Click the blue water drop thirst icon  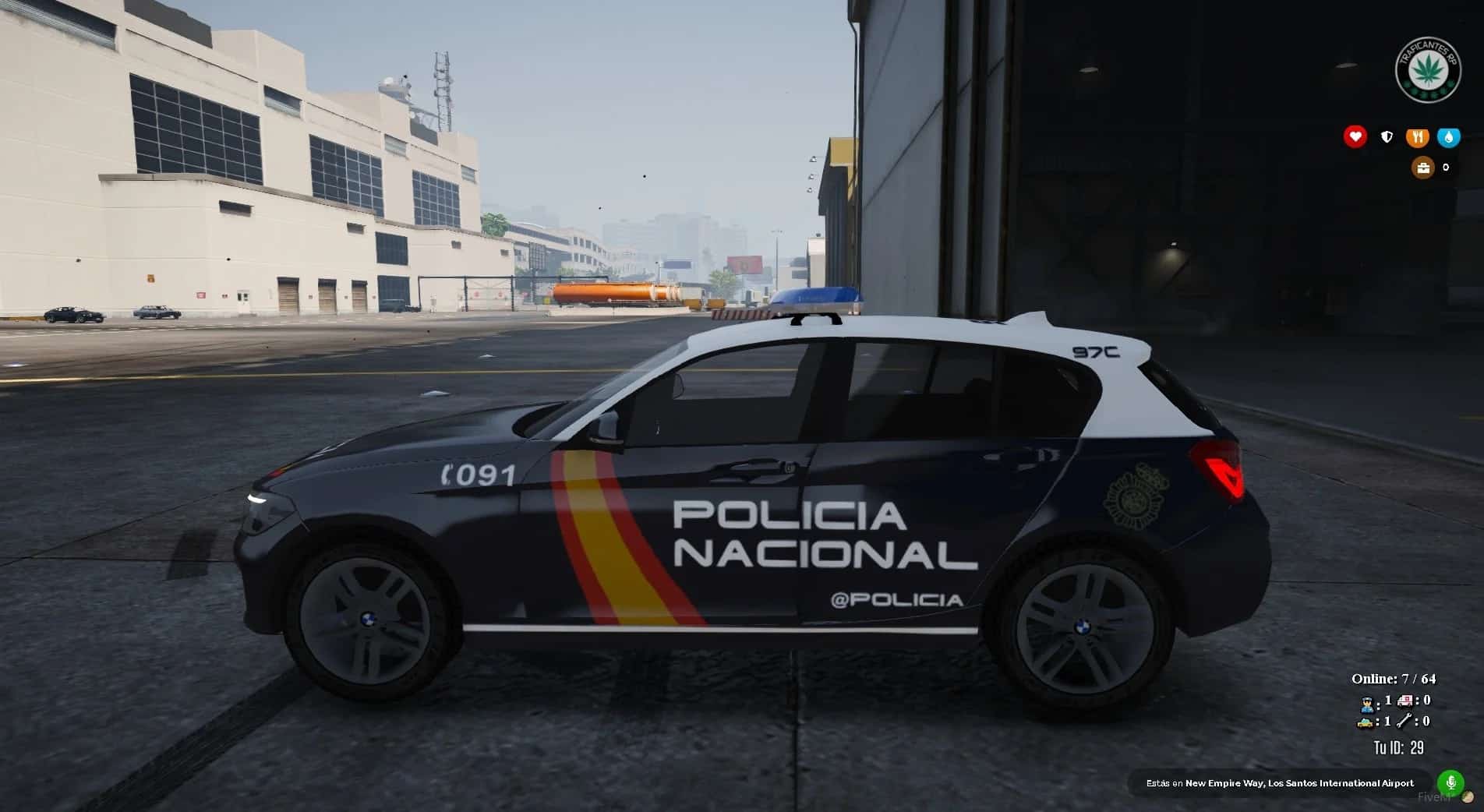[1448, 137]
